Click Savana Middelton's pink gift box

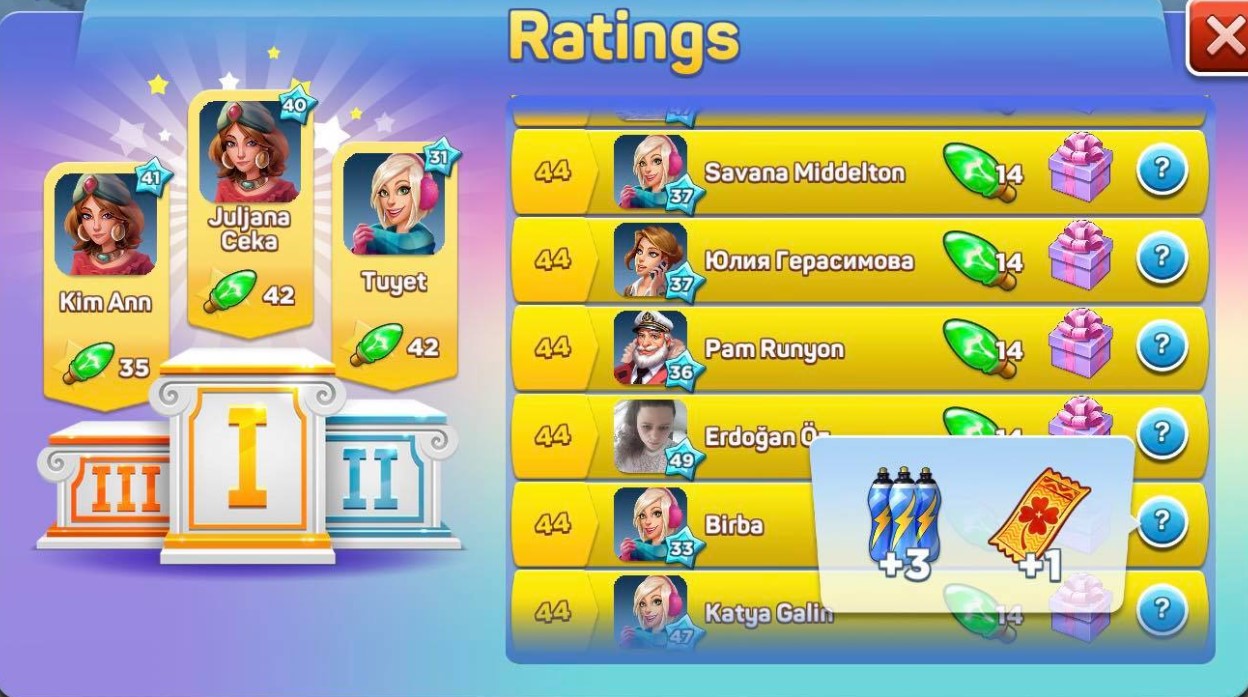[1080, 167]
